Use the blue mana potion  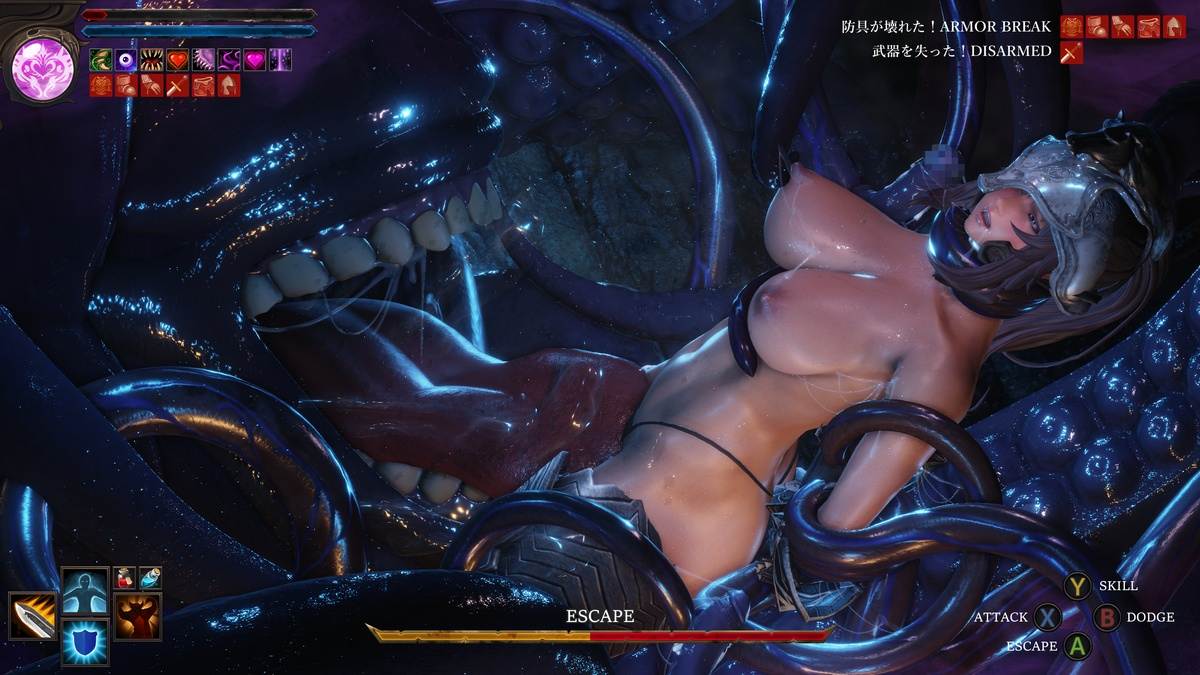(x=149, y=577)
